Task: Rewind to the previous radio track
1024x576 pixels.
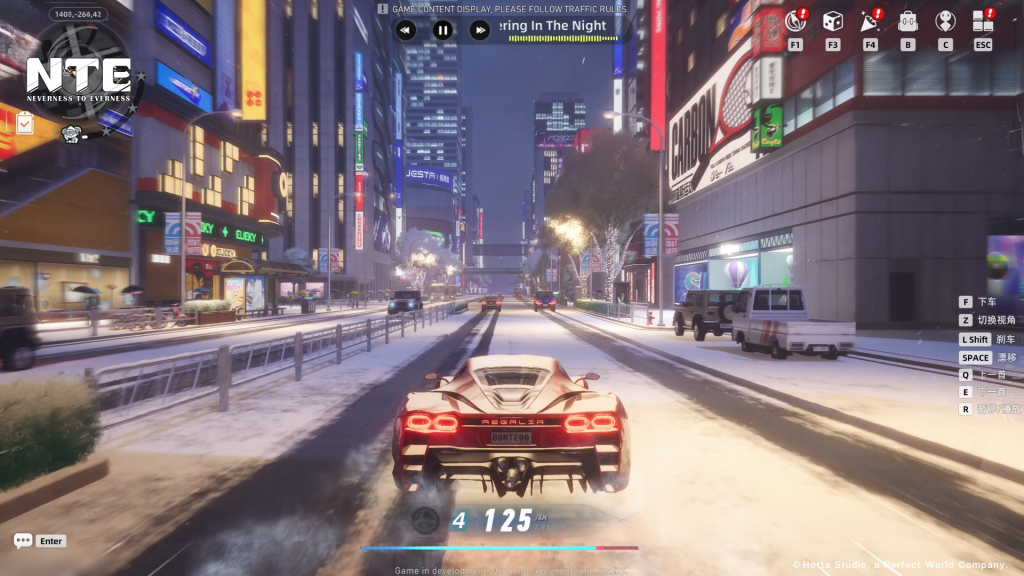Action: (404, 30)
